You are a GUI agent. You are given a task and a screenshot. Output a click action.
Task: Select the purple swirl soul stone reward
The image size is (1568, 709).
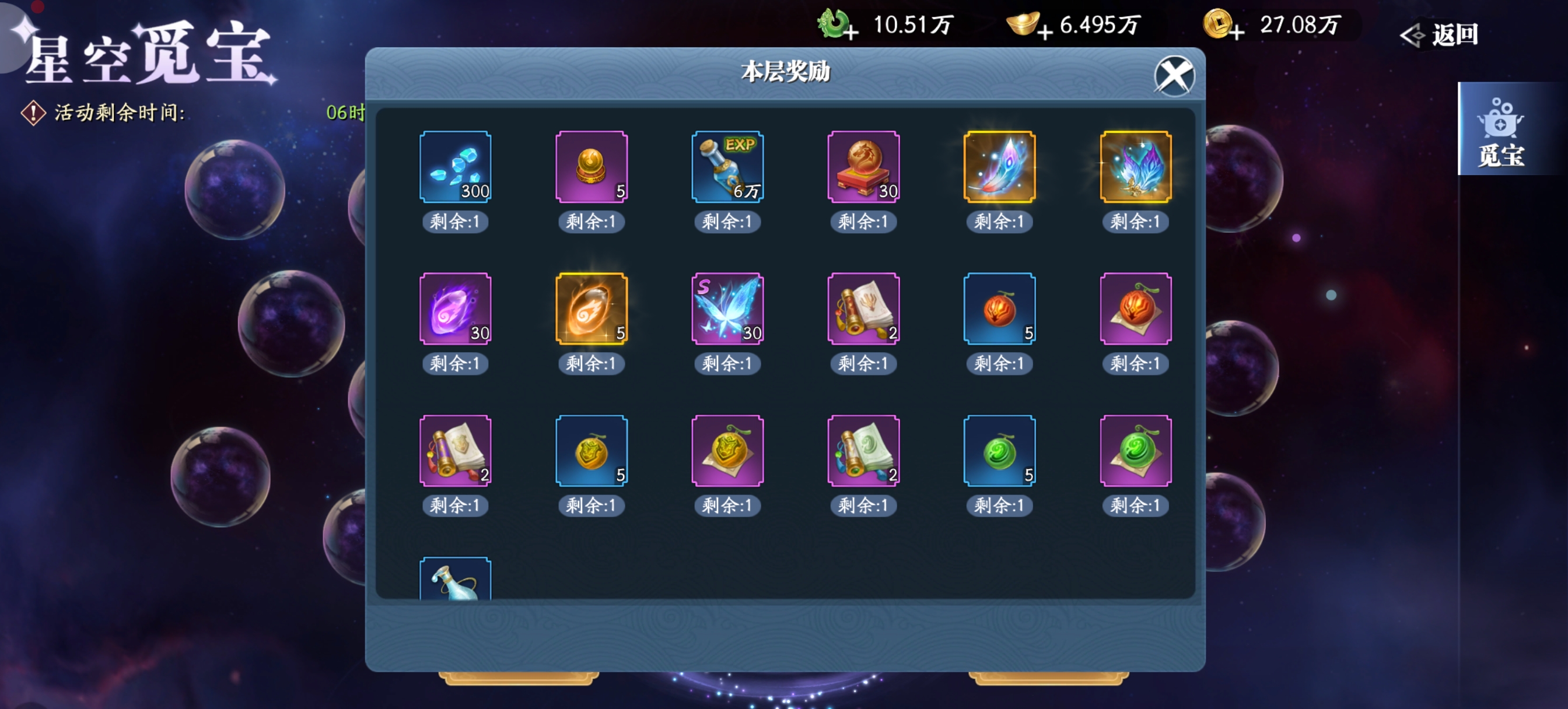point(456,308)
